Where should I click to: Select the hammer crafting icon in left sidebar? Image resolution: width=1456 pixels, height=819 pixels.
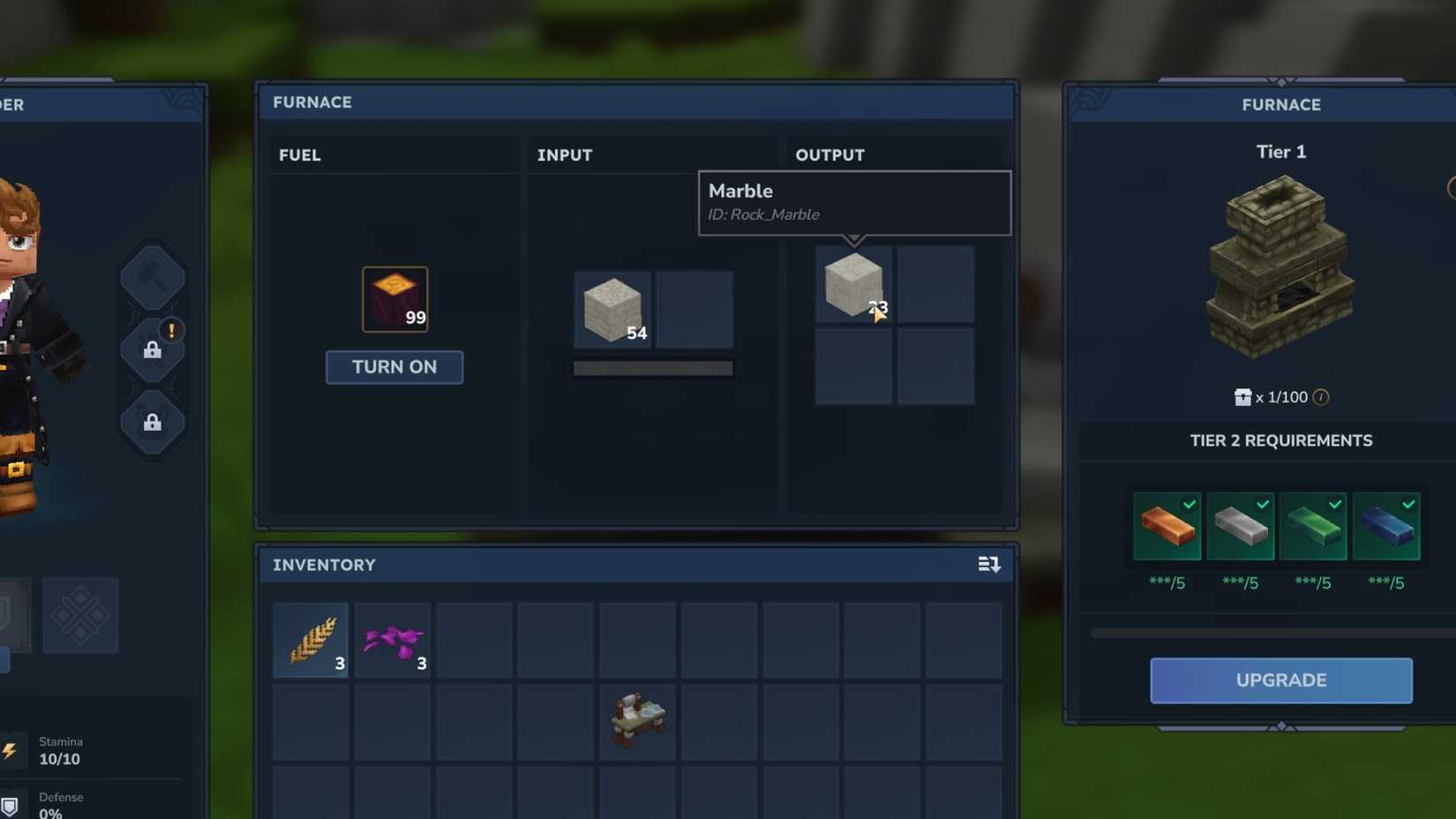pos(152,276)
